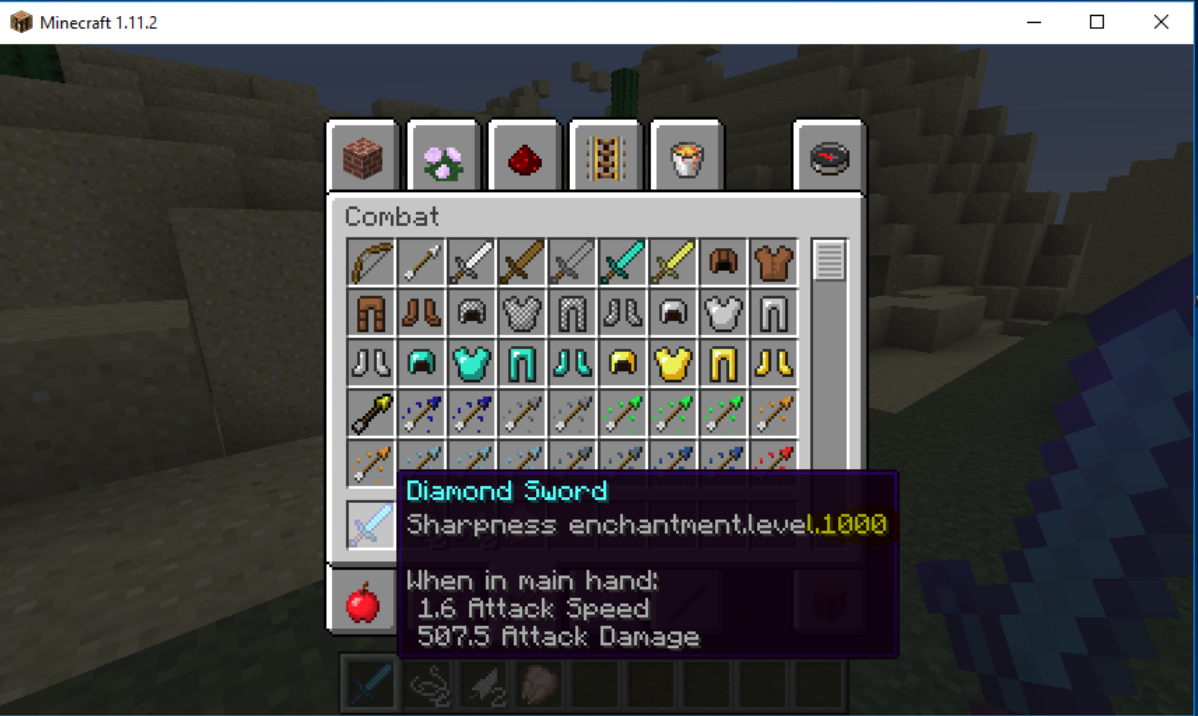Click the Combat list scrollbar handle
This screenshot has width=1198, height=716.
coord(829,261)
